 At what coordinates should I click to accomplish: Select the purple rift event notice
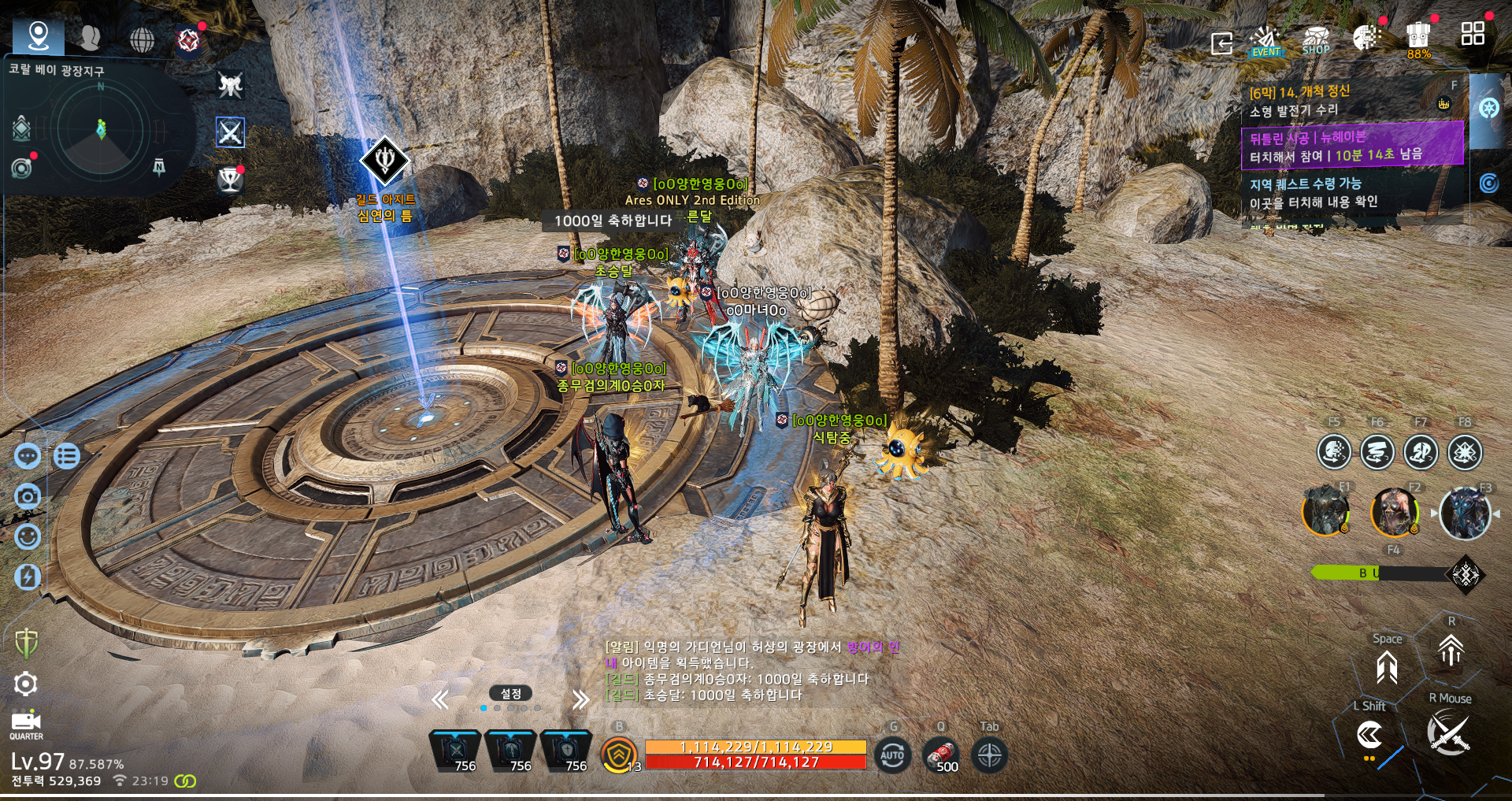coord(1351,146)
